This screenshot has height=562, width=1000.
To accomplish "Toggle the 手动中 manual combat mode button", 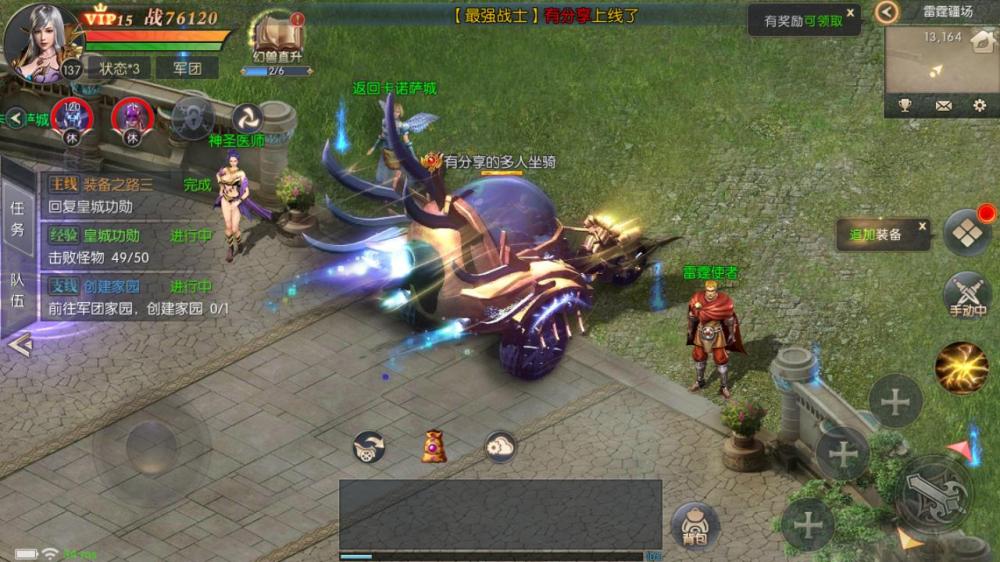I will click(967, 296).
